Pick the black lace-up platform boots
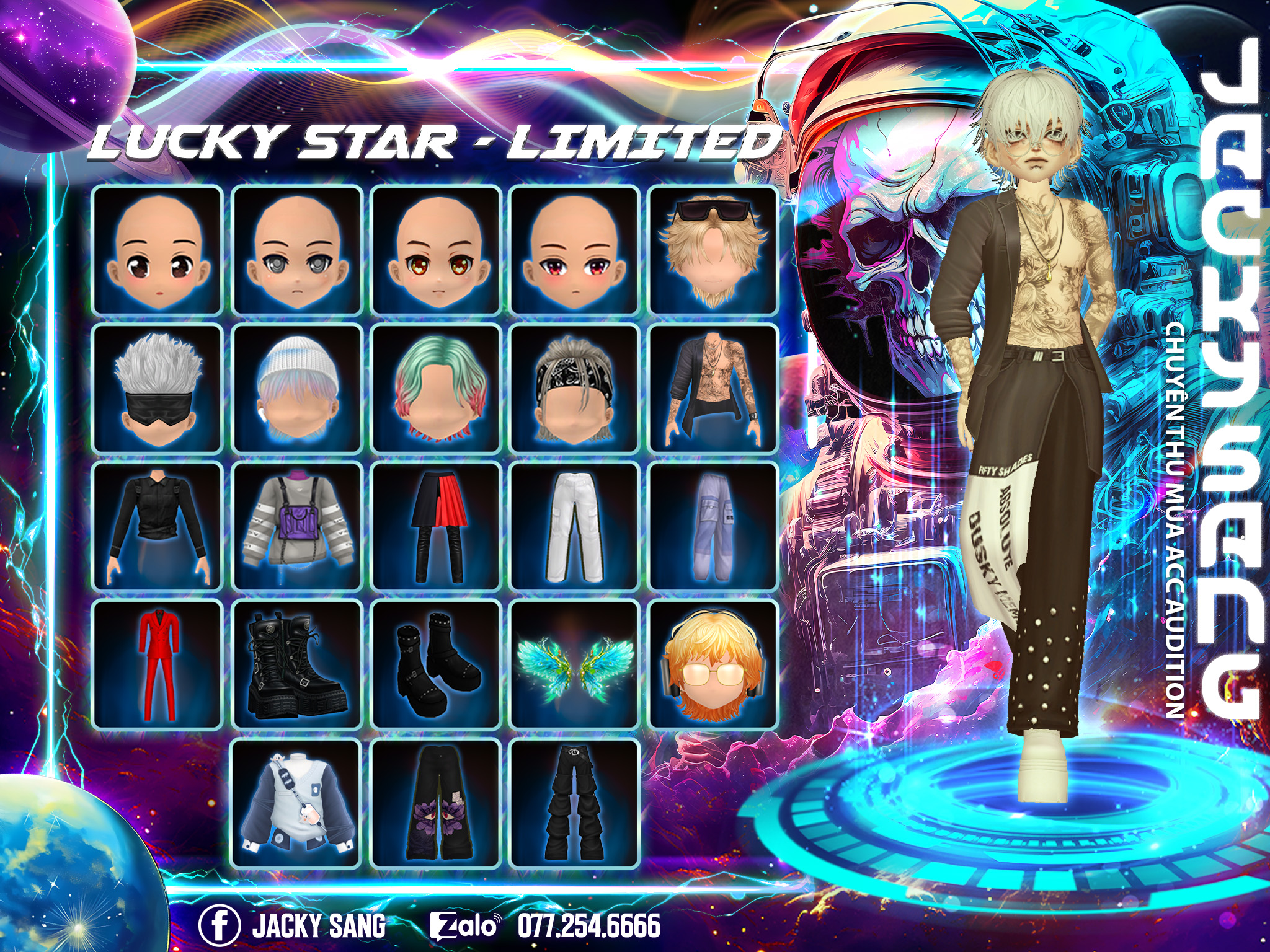 (296, 665)
